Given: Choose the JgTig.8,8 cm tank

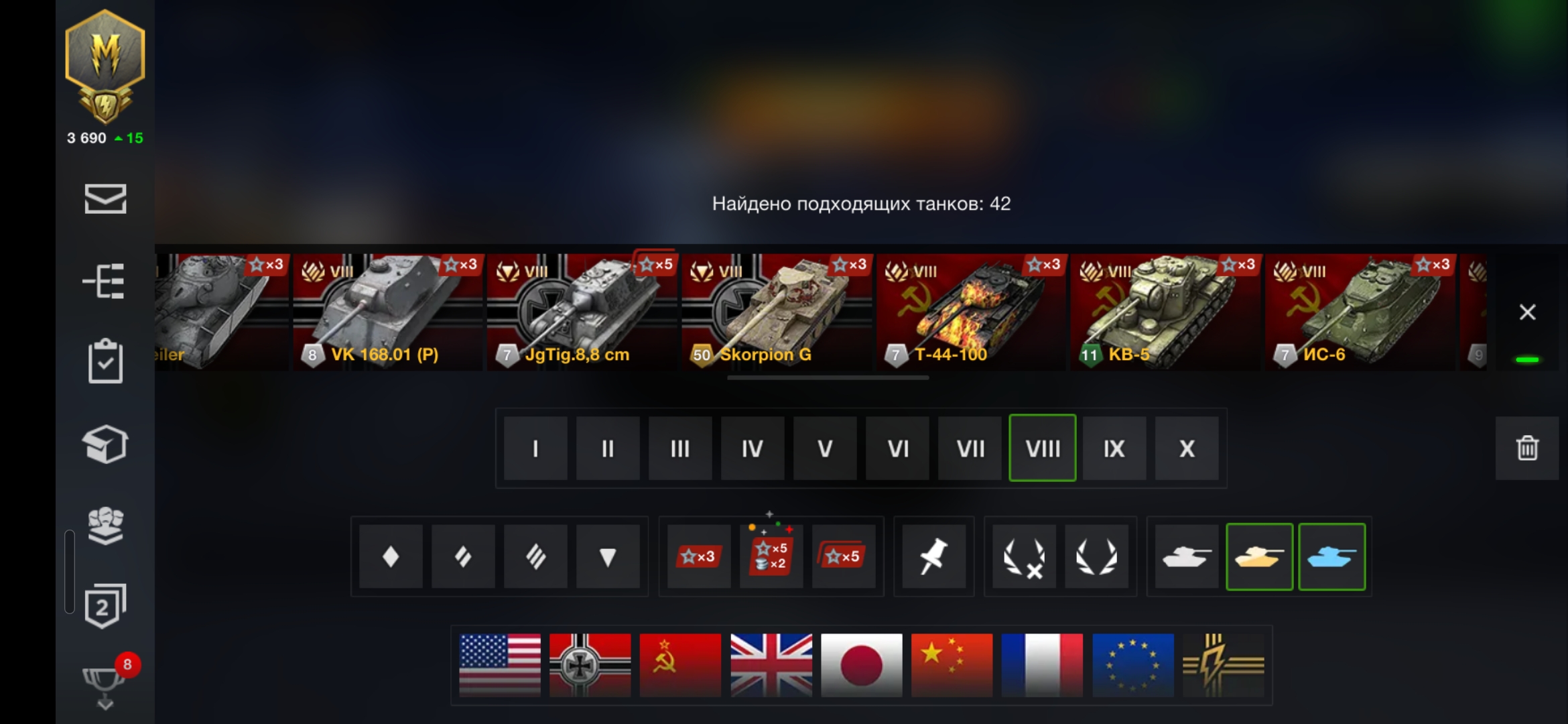Looking at the screenshot, I should (x=582, y=312).
